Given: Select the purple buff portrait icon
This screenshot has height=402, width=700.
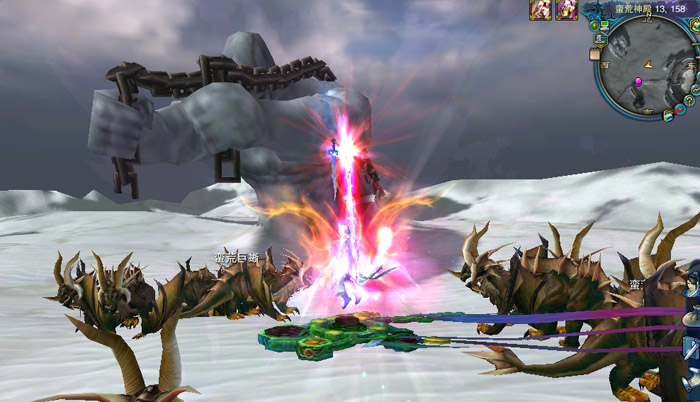Looking at the screenshot, I should point(566,10).
